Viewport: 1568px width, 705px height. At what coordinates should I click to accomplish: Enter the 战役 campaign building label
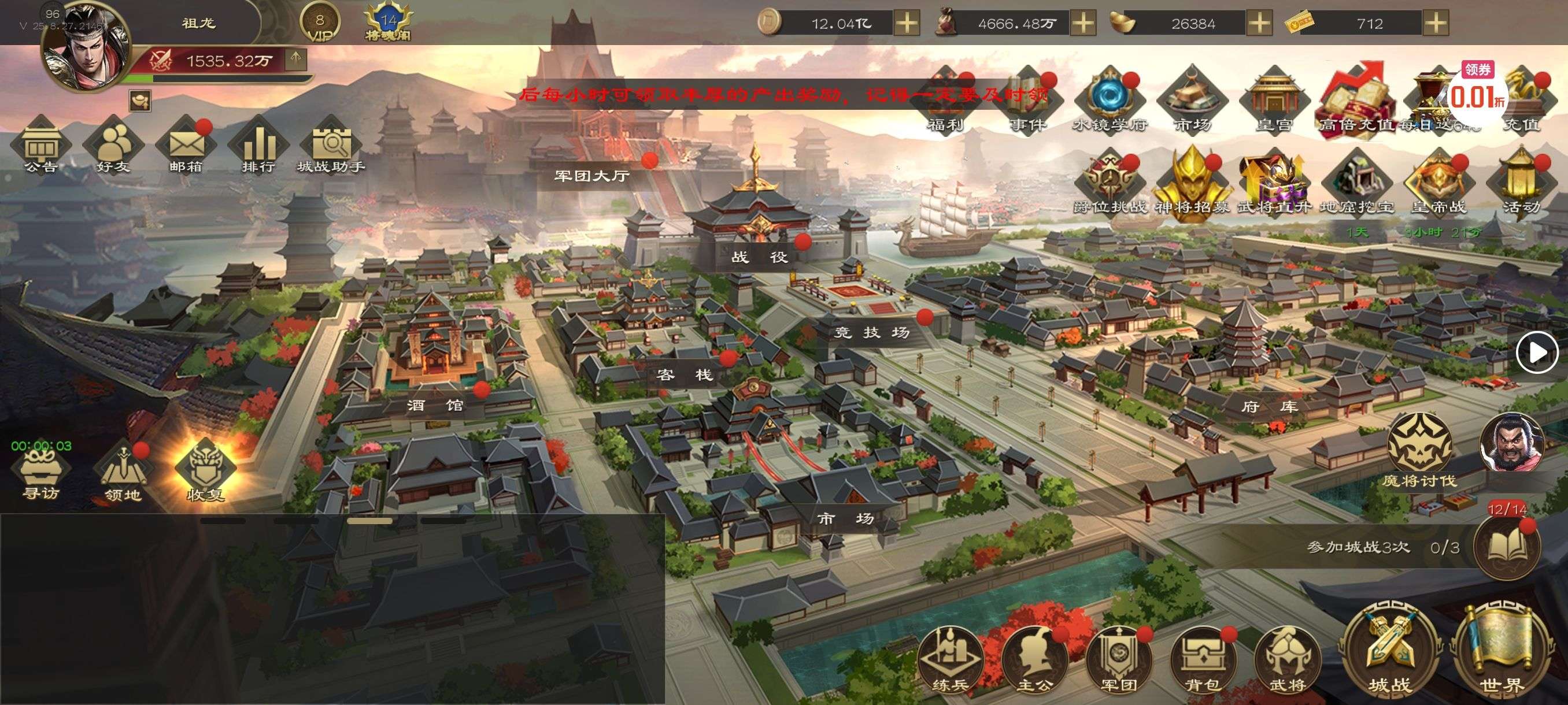tap(759, 257)
